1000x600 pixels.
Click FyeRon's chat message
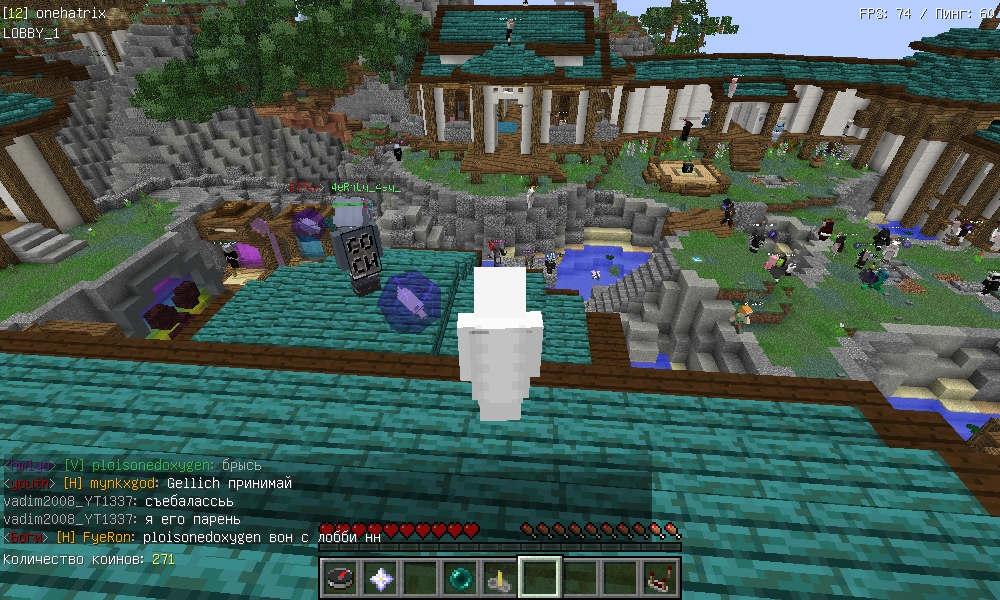pos(262,537)
